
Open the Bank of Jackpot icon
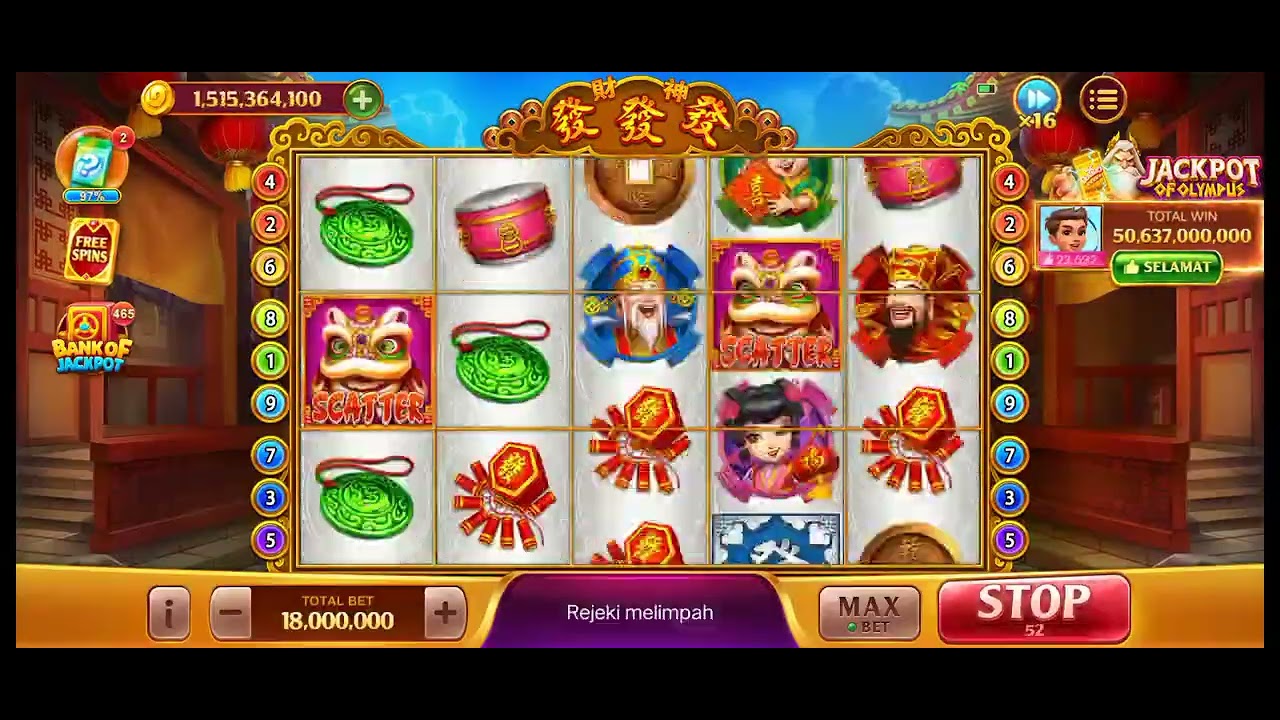(x=93, y=338)
